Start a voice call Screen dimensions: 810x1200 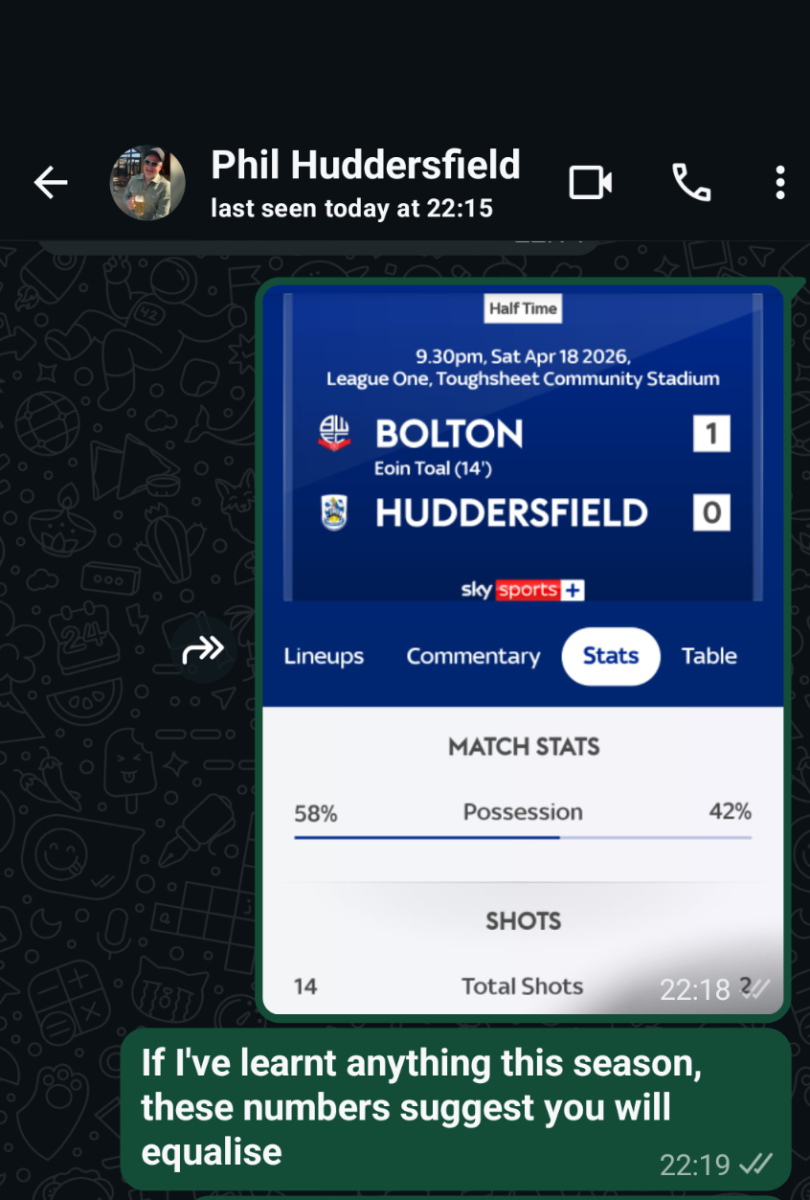(x=690, y=183)
